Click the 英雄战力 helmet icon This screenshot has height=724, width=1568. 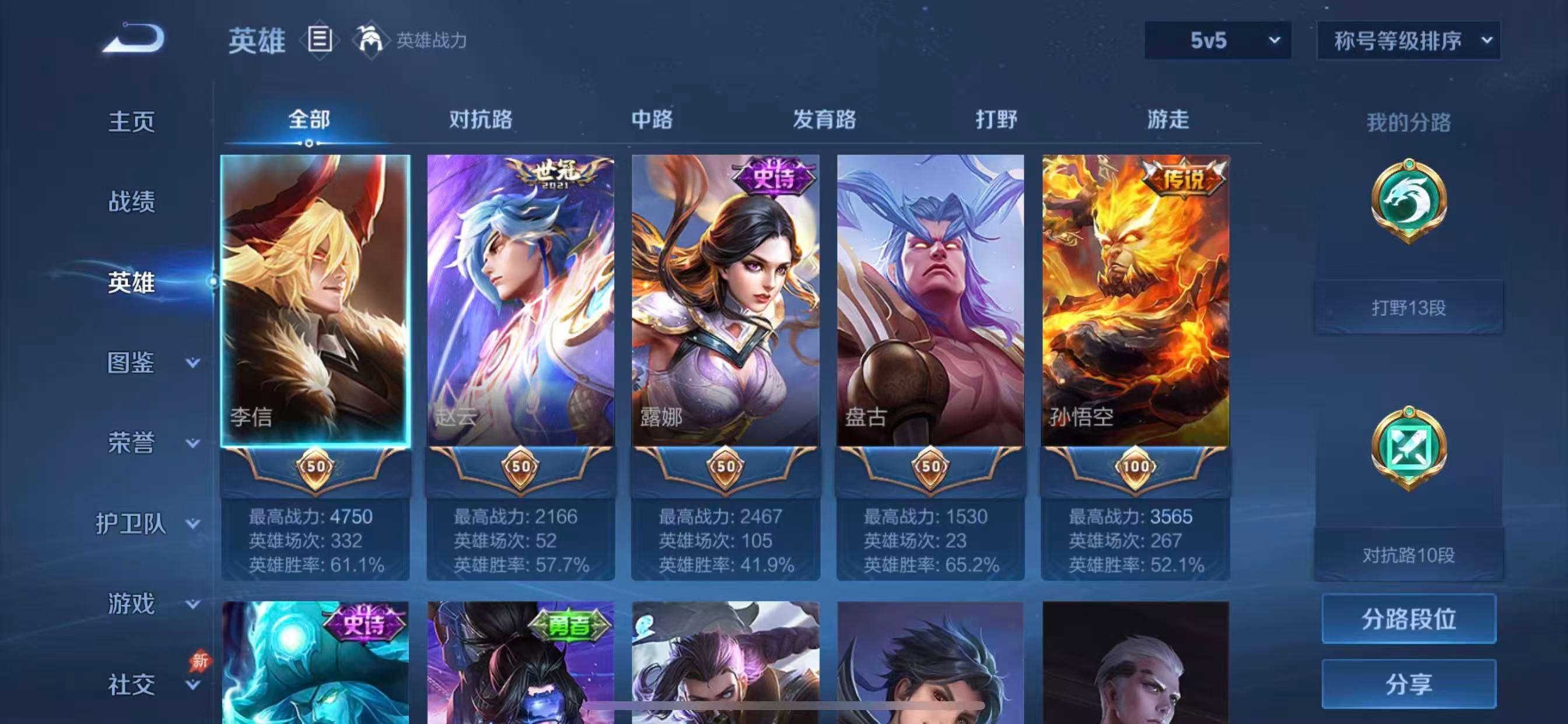372,41
